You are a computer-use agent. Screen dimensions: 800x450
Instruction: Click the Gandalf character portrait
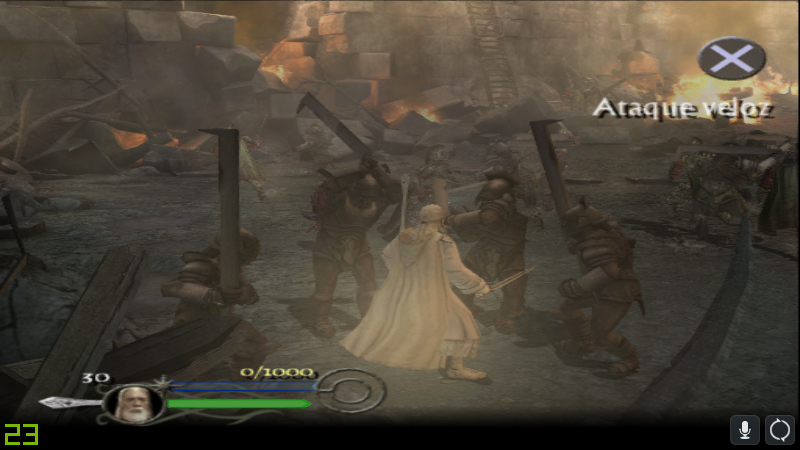(x=134, y=403)
